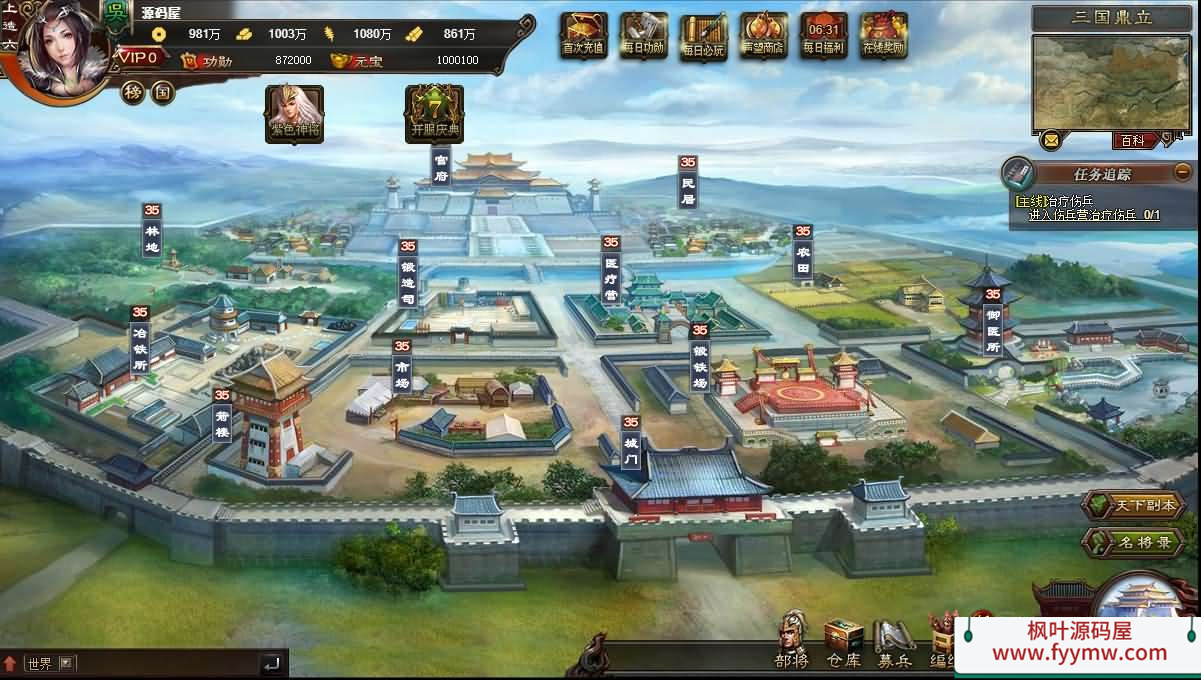The height and width of the screenshot is (680, 1201).
Task: Open the 每日必玩 daily must-play icon
Action: tap(704, 38)
